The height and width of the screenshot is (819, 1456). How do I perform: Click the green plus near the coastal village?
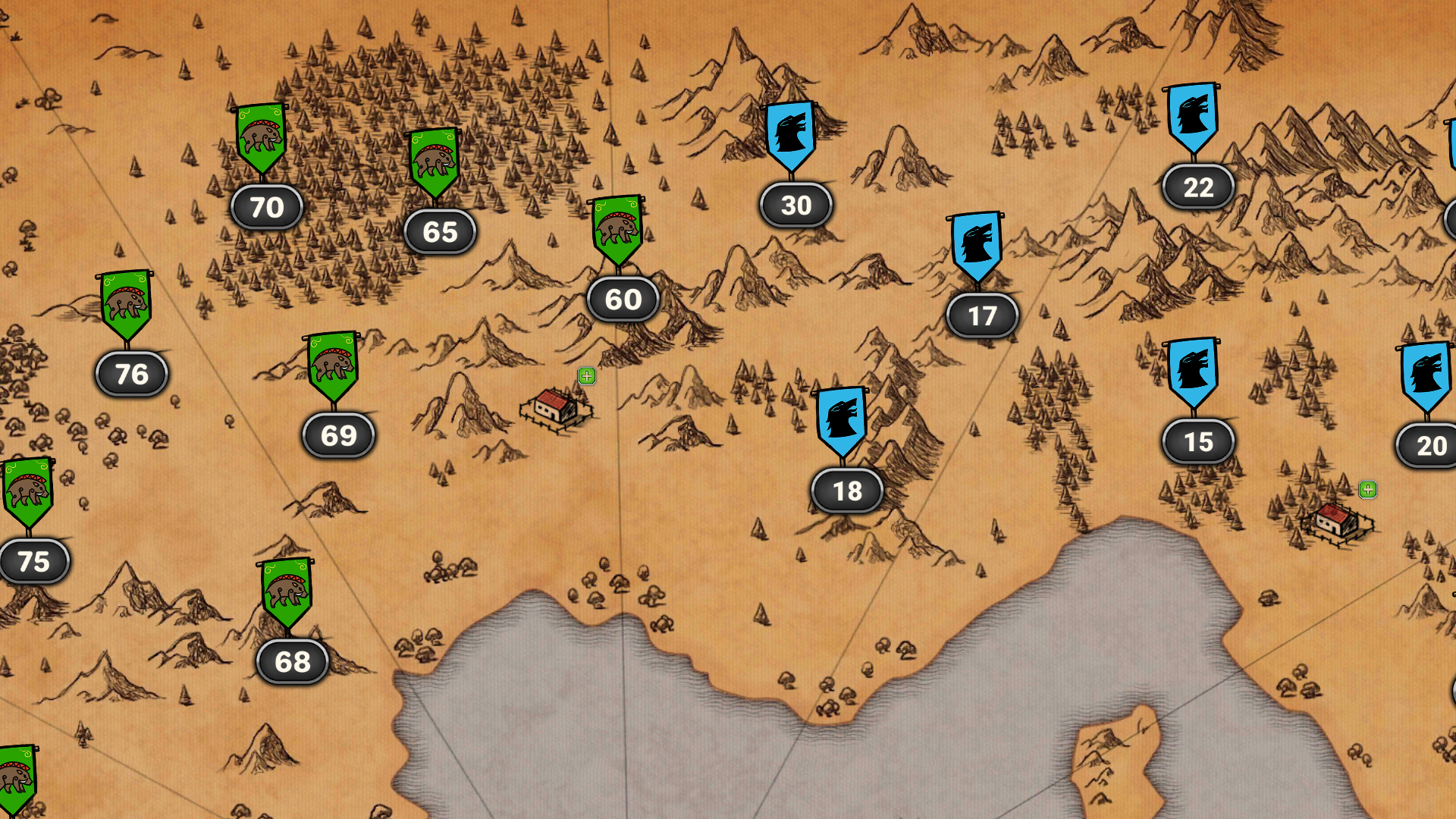pyautogui.click(x=1368, y=490)
